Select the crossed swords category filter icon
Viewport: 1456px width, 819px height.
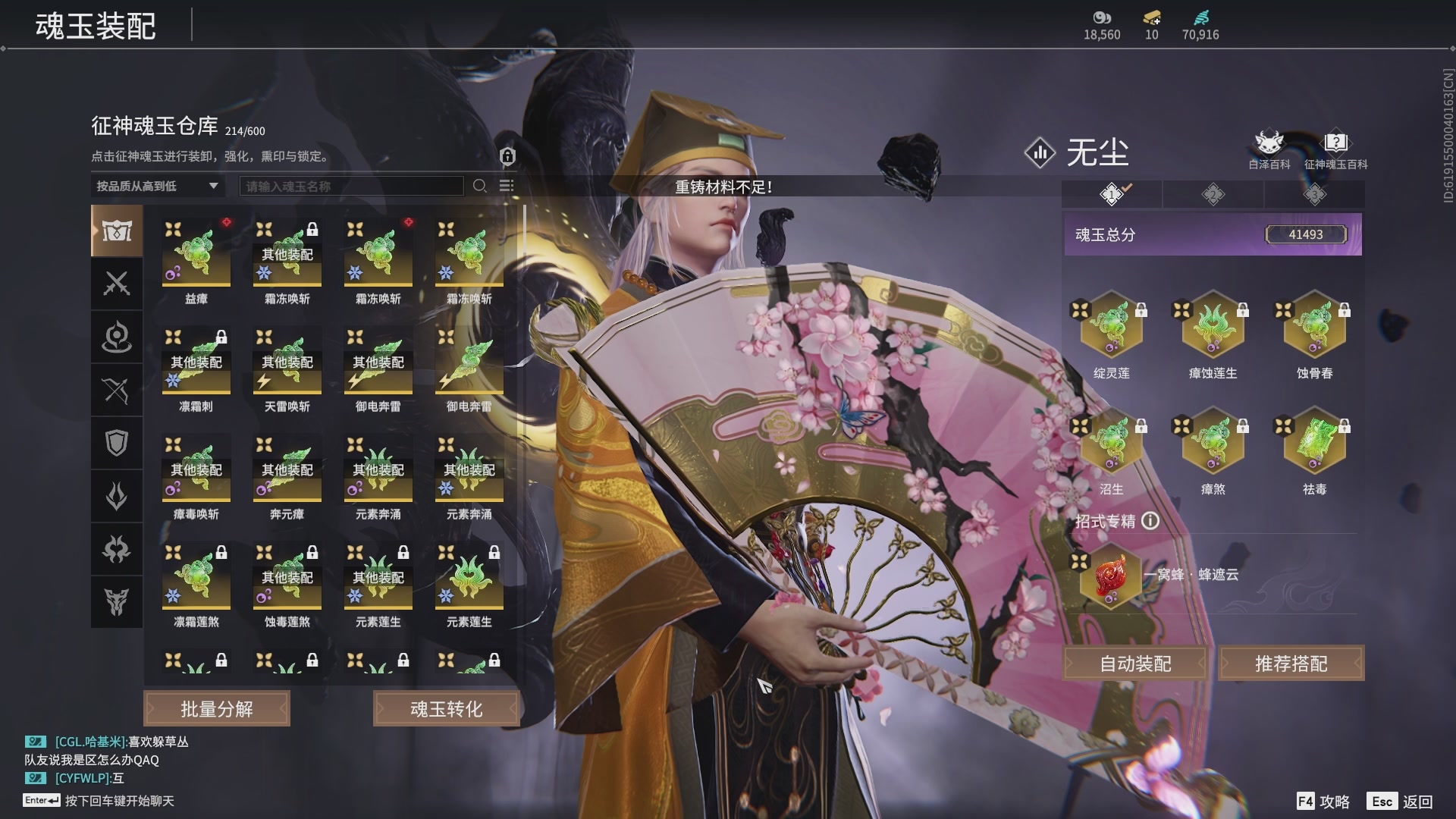point(116,284)
